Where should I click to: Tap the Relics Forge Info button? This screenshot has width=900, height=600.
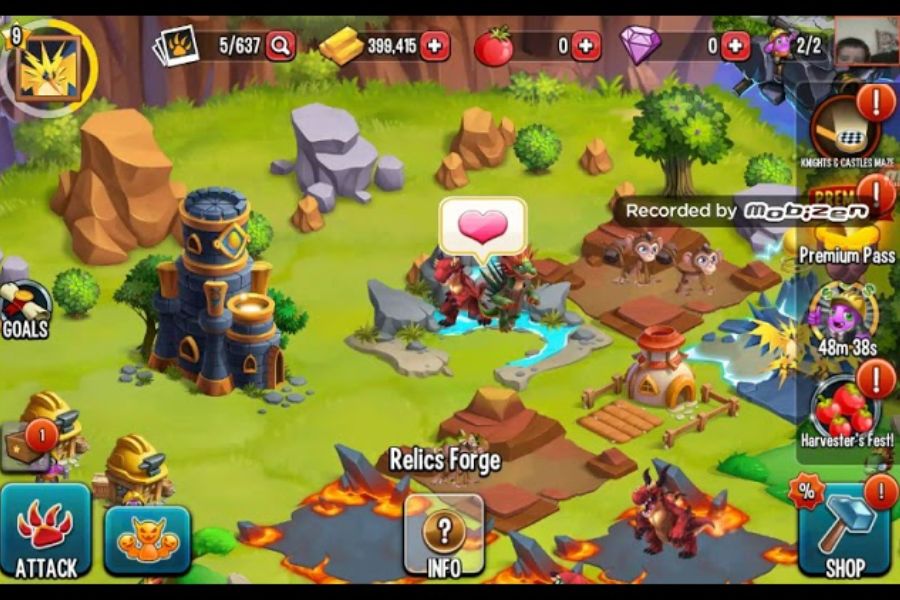click(x=444, y=536)
